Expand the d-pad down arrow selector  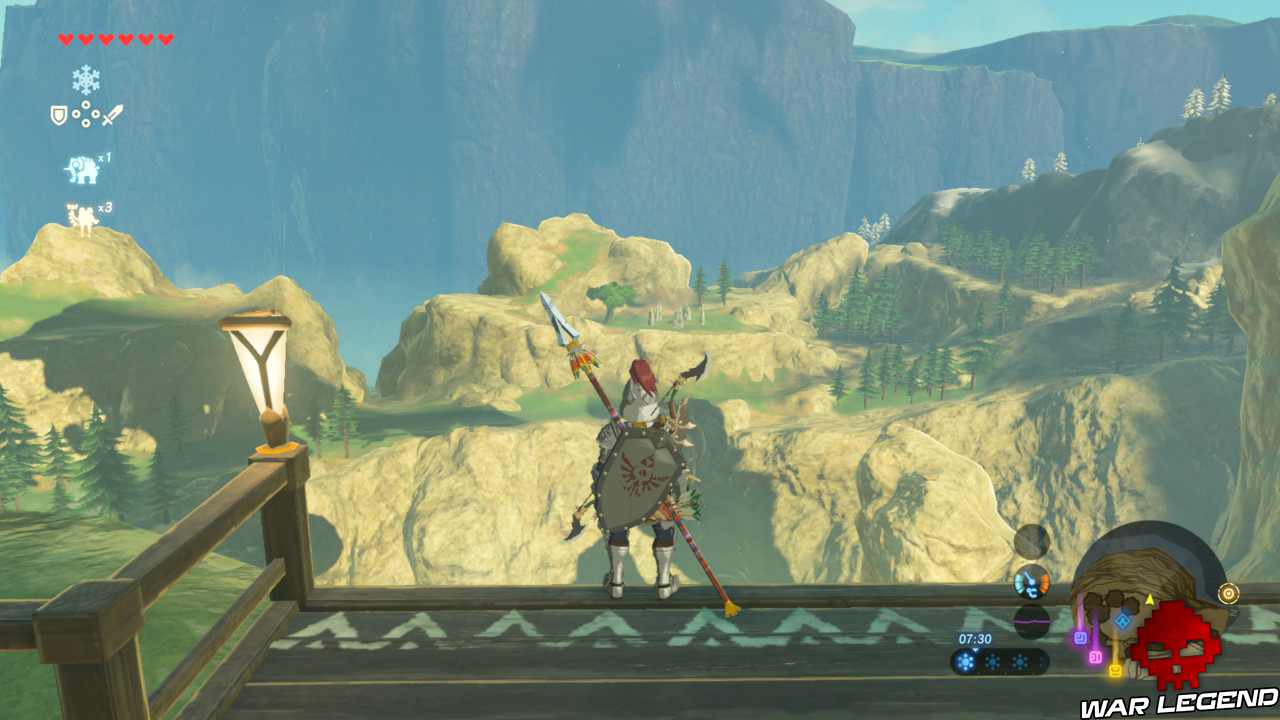85,124
